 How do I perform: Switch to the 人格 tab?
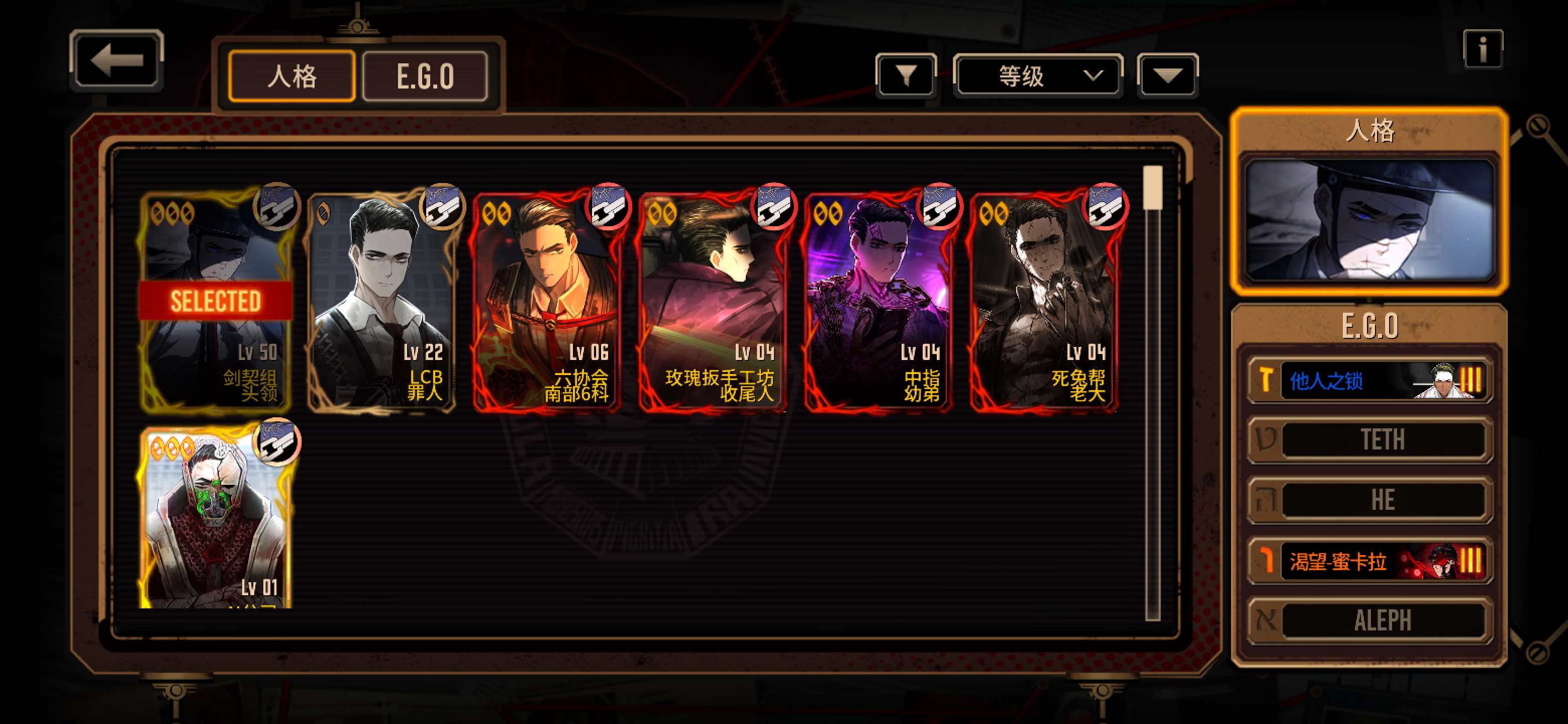(291, 77)
